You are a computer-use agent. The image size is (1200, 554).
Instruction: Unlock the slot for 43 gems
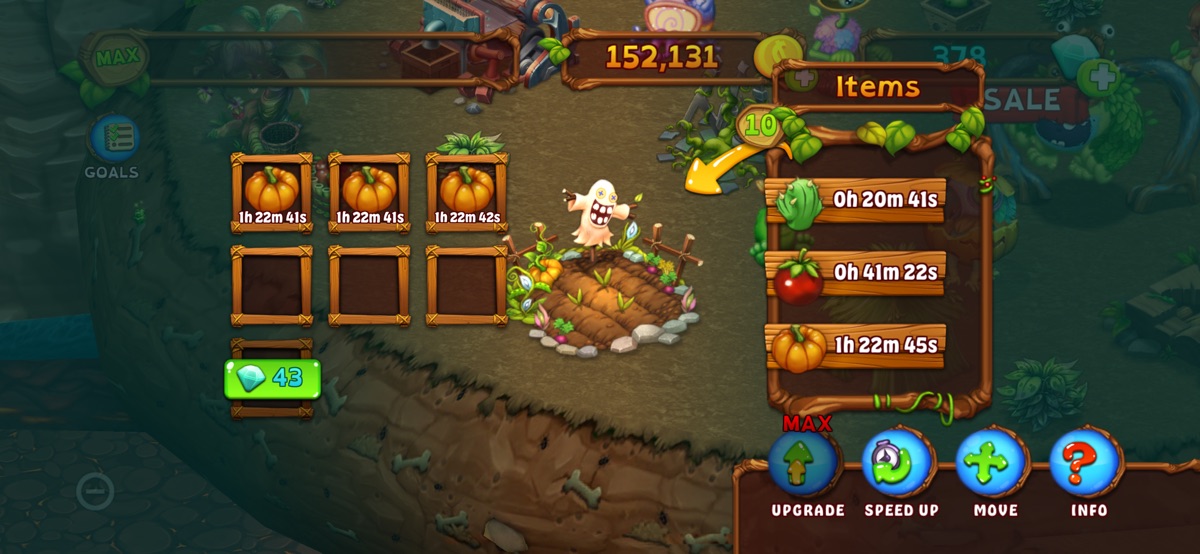click(x=272, y=379)
